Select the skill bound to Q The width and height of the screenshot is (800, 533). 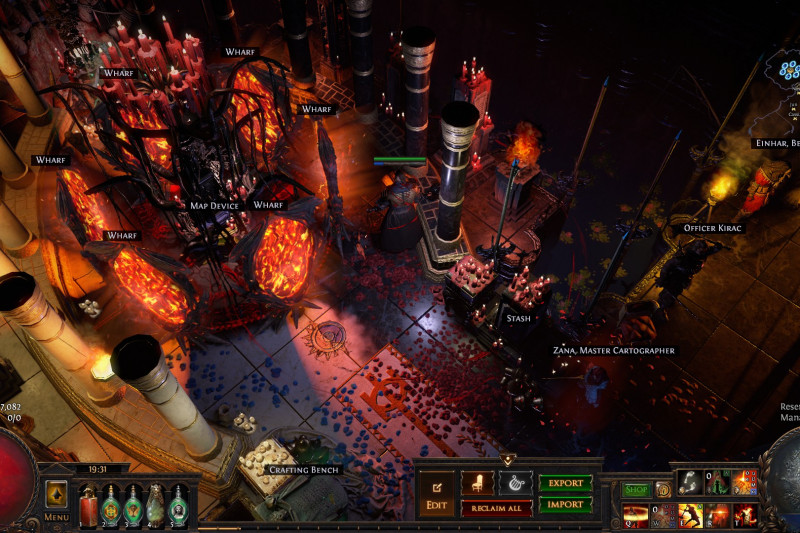635,515
